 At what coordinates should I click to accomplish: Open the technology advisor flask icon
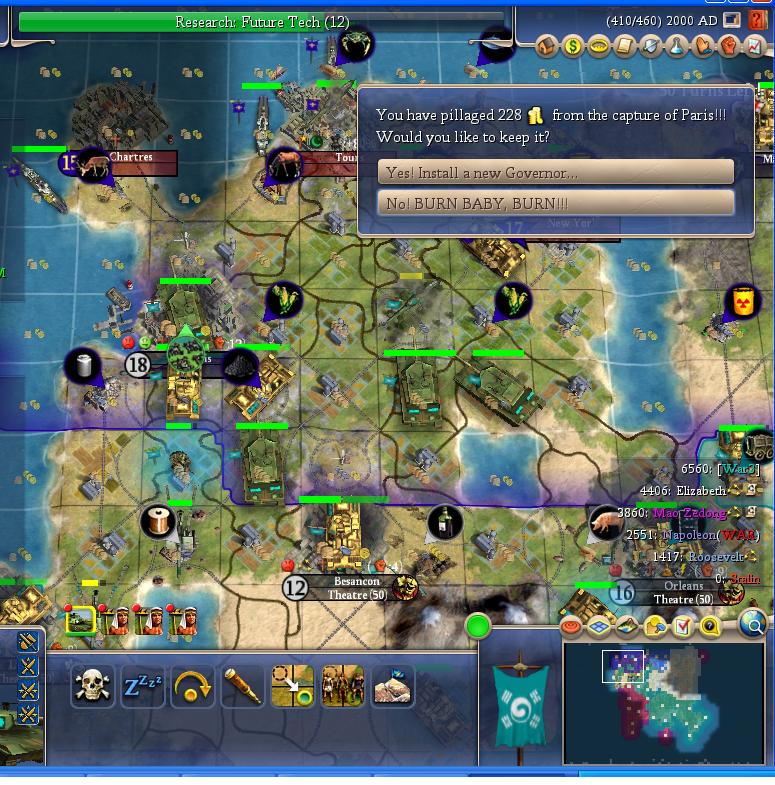point(676,46)
